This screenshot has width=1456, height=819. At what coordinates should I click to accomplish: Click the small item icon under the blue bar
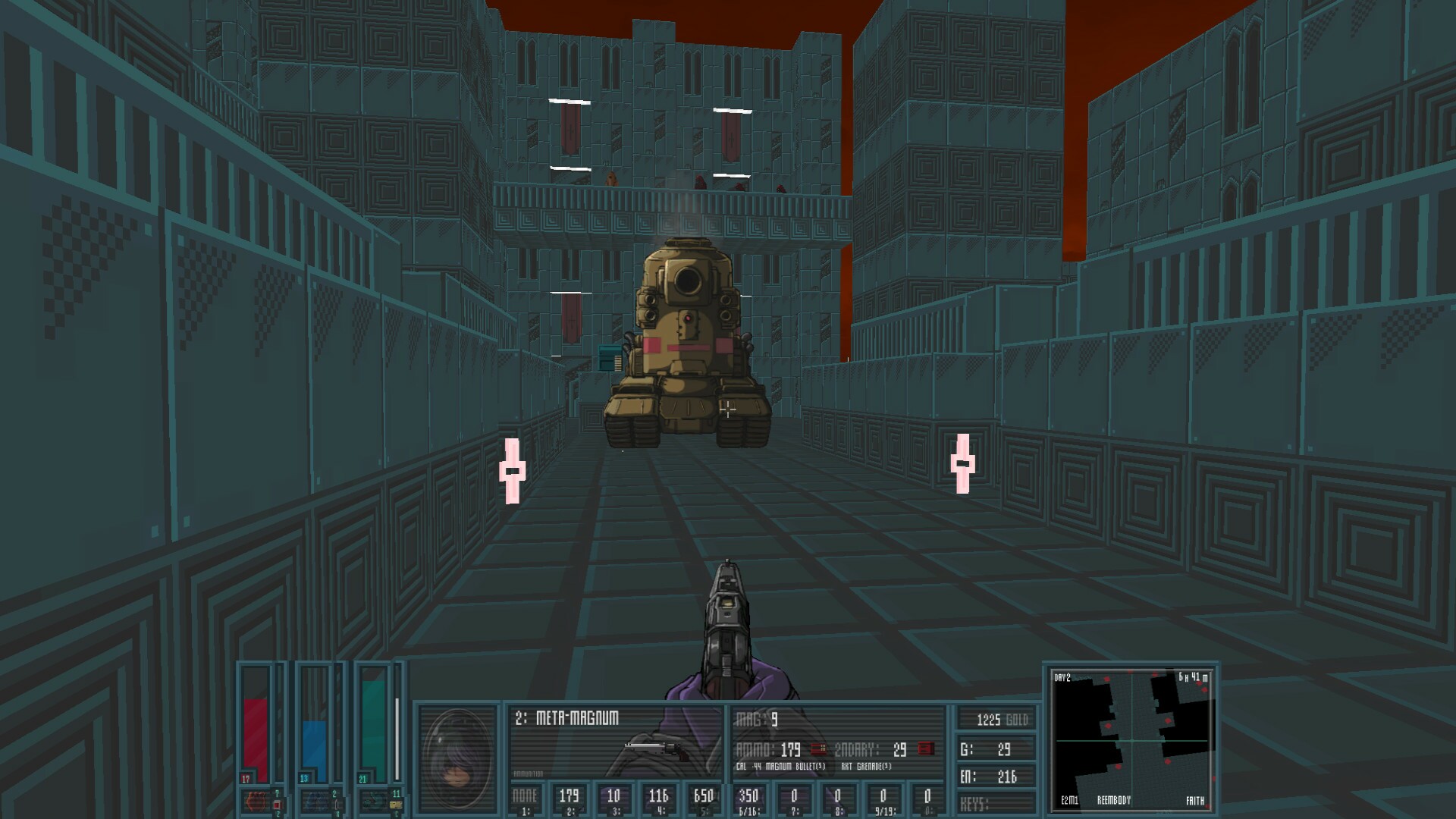(x=337, y=804)
